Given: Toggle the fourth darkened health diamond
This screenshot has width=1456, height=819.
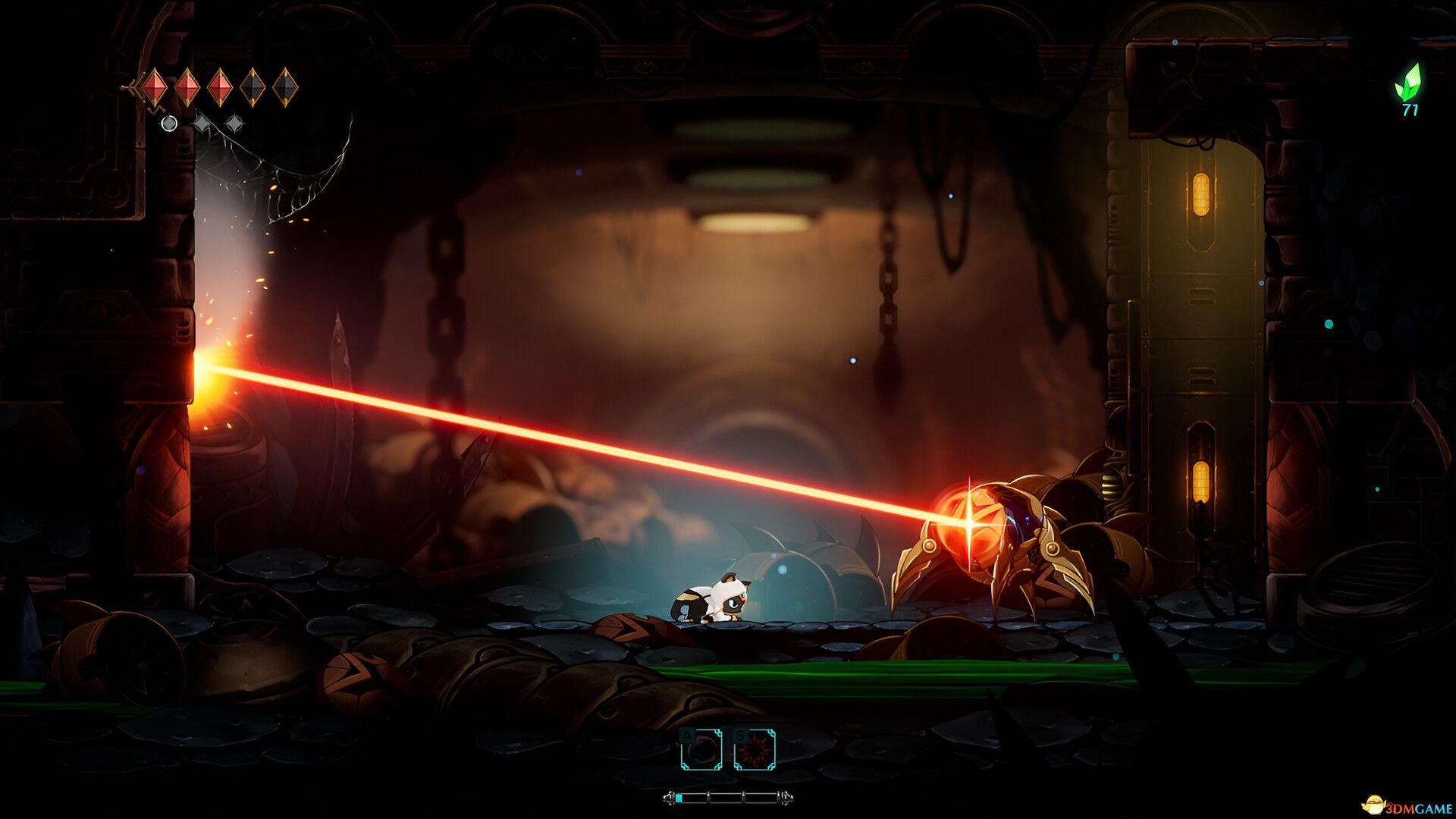Looking at the screenshot, I should pyautogui.click(x=253, y=86).
